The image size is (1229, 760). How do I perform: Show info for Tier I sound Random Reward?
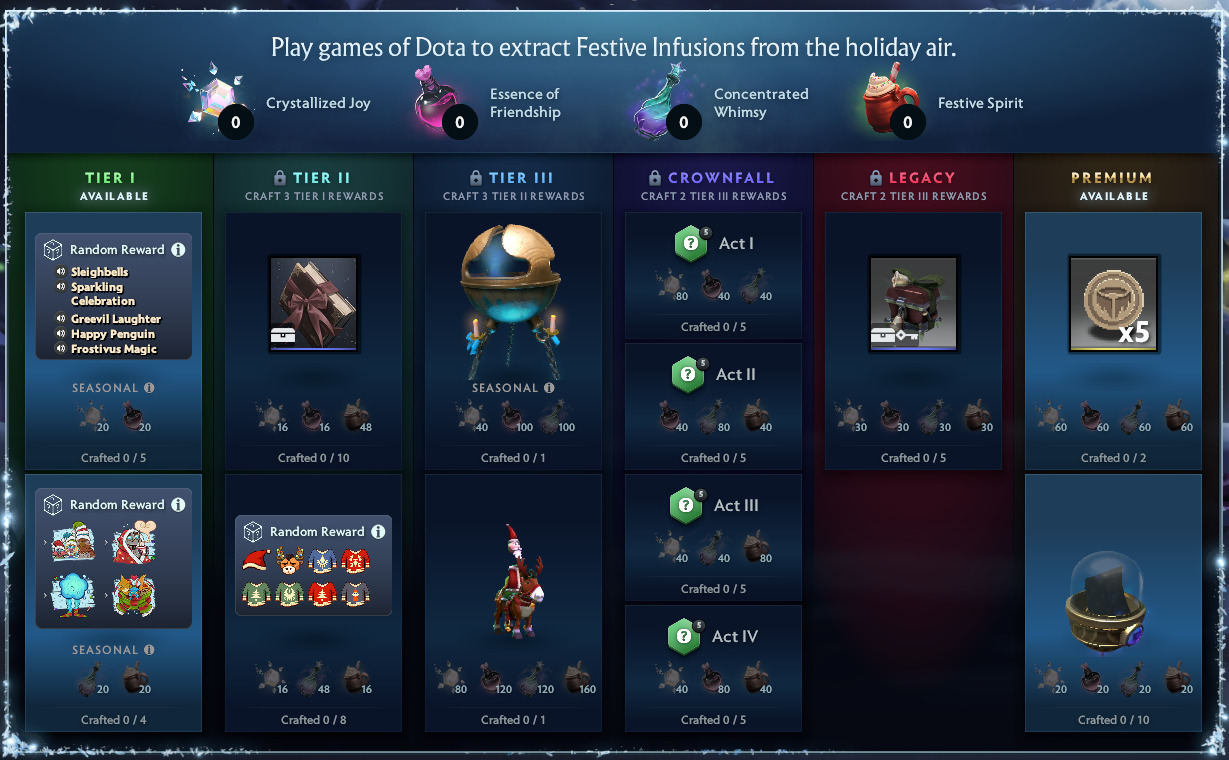click(178, 250)
